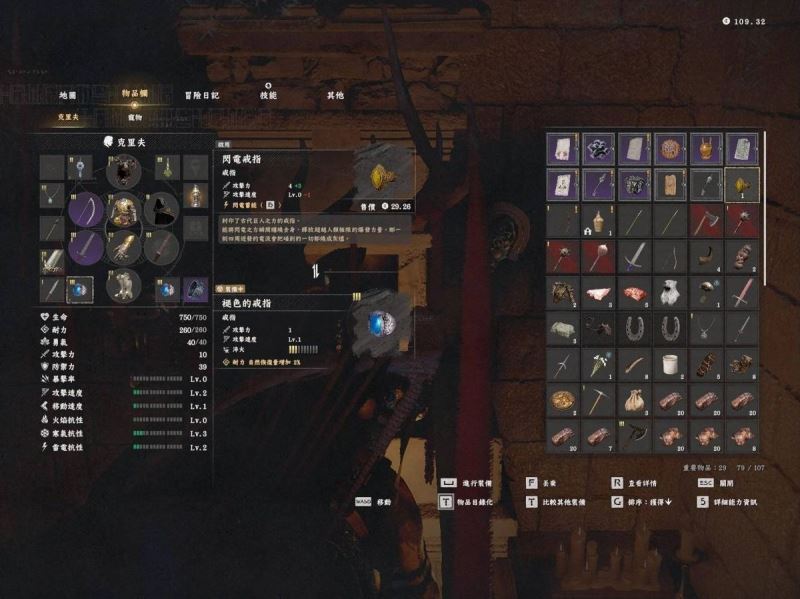Select the axe in the inventory grid
The height and width of the screenshot is (599, 800).
(x=705, y=221)
